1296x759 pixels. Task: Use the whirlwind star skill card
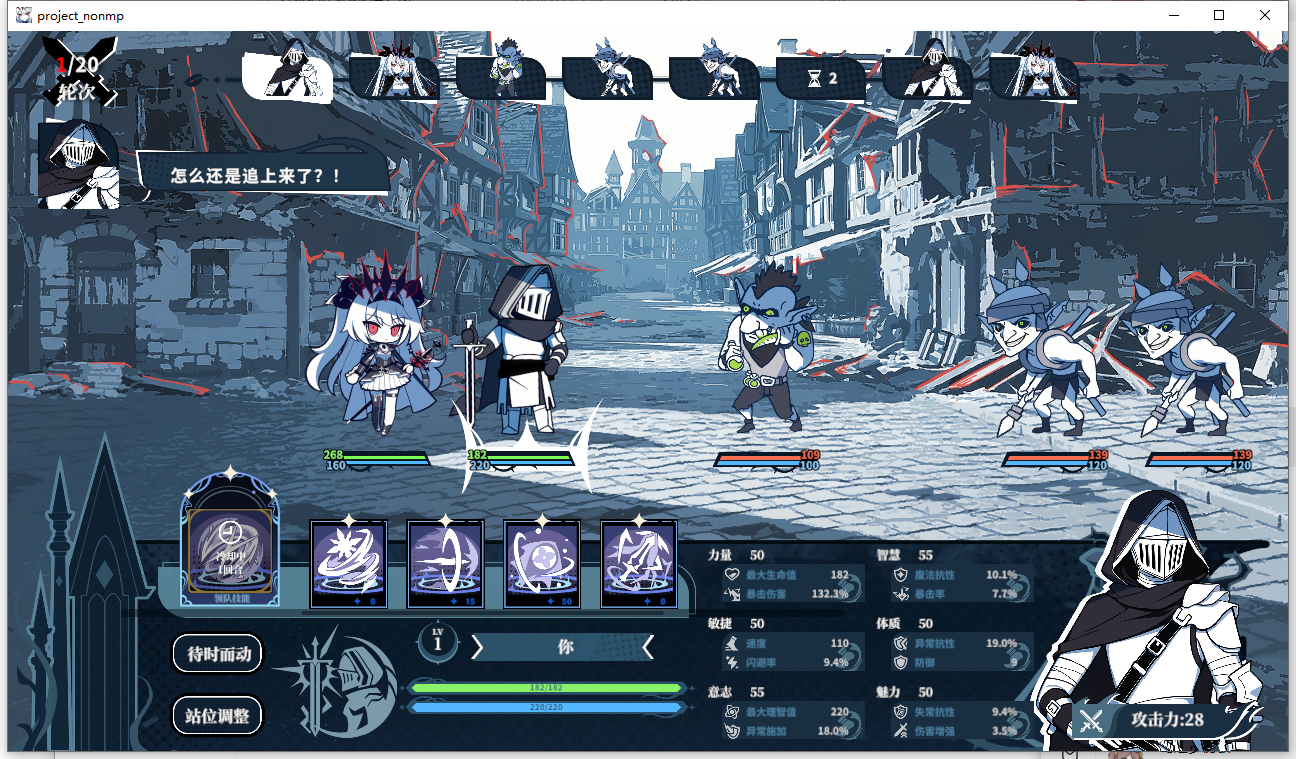click(348, 563)
